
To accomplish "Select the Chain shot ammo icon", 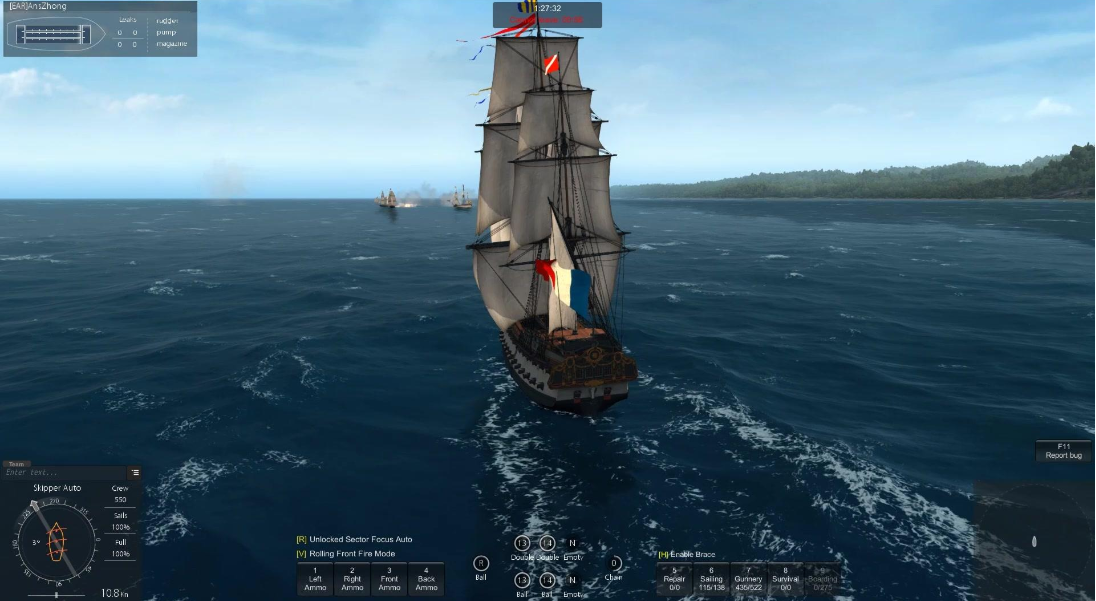I will 614,563.
